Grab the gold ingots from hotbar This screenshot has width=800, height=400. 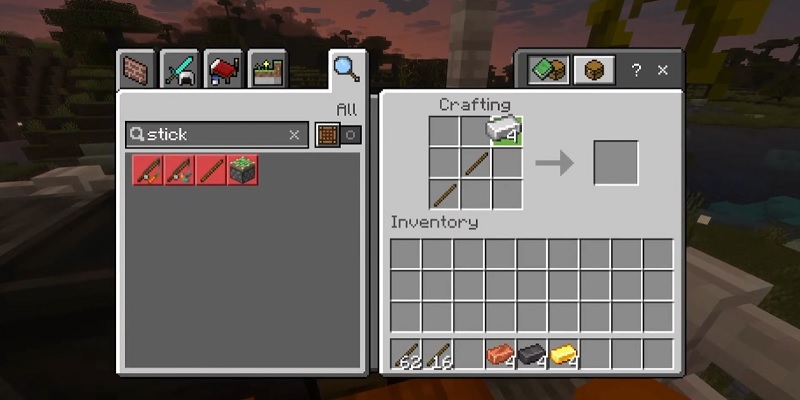[x=564, y=354]
